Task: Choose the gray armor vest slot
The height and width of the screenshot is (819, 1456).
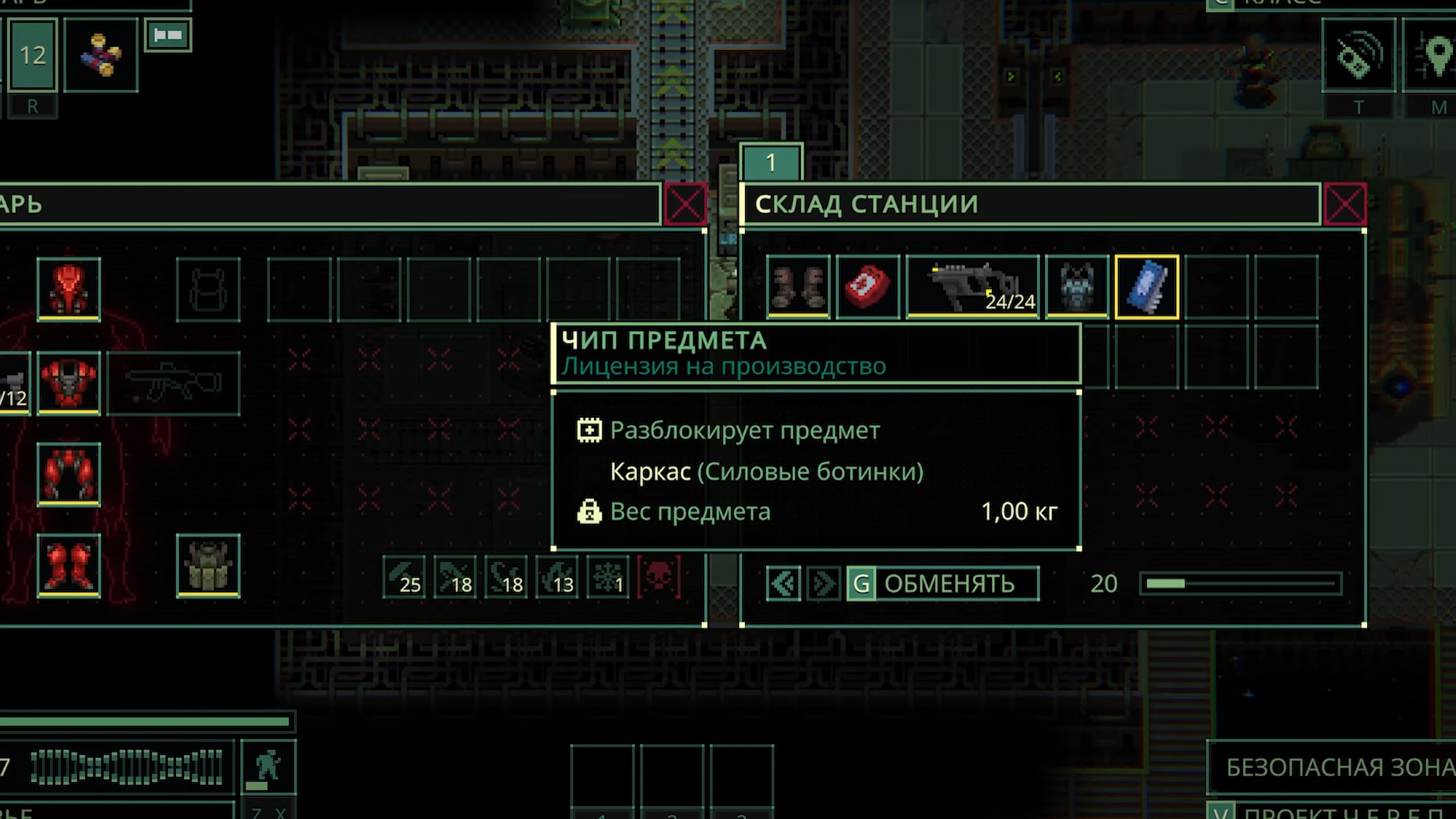Action: pos(1077,287)
